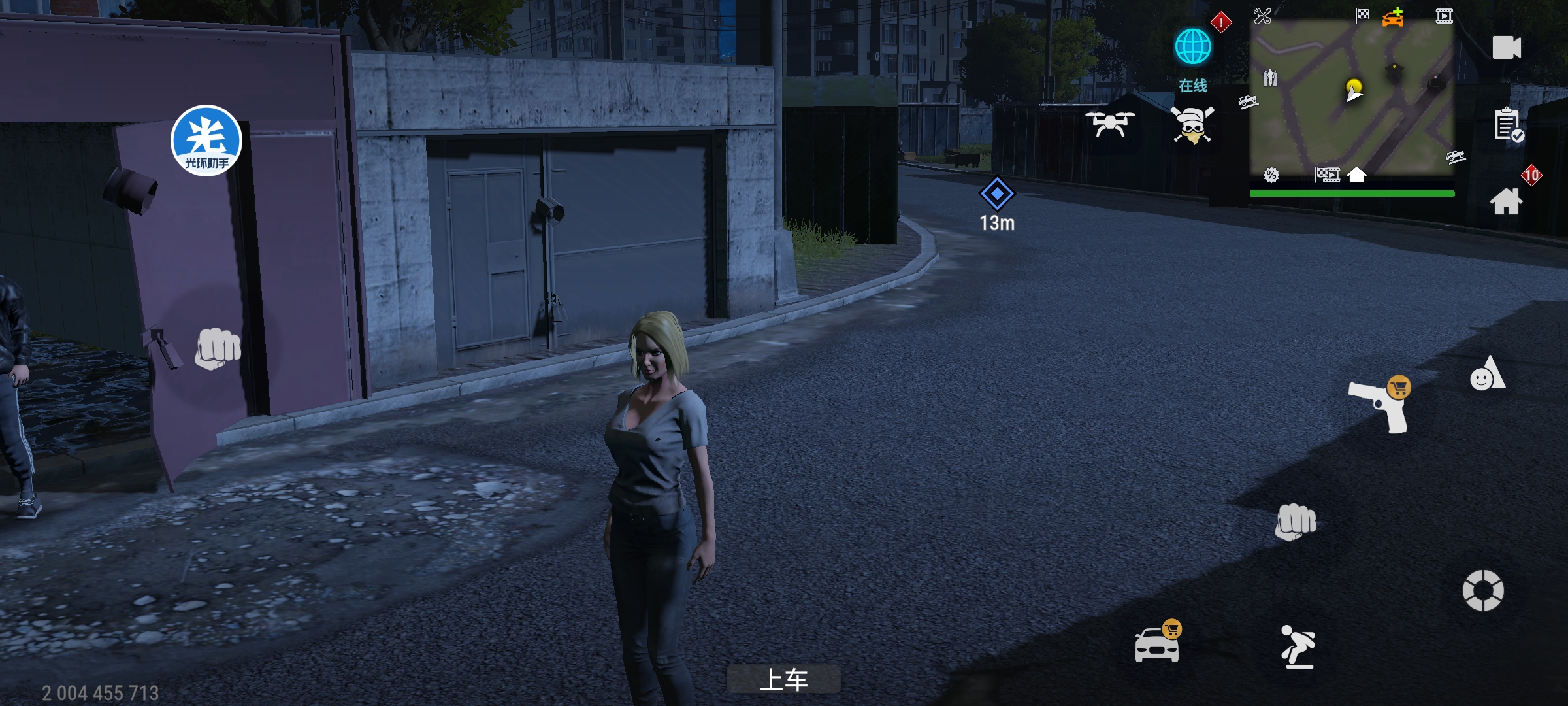
Task: Select the left fist button
Action: point(218,348)
